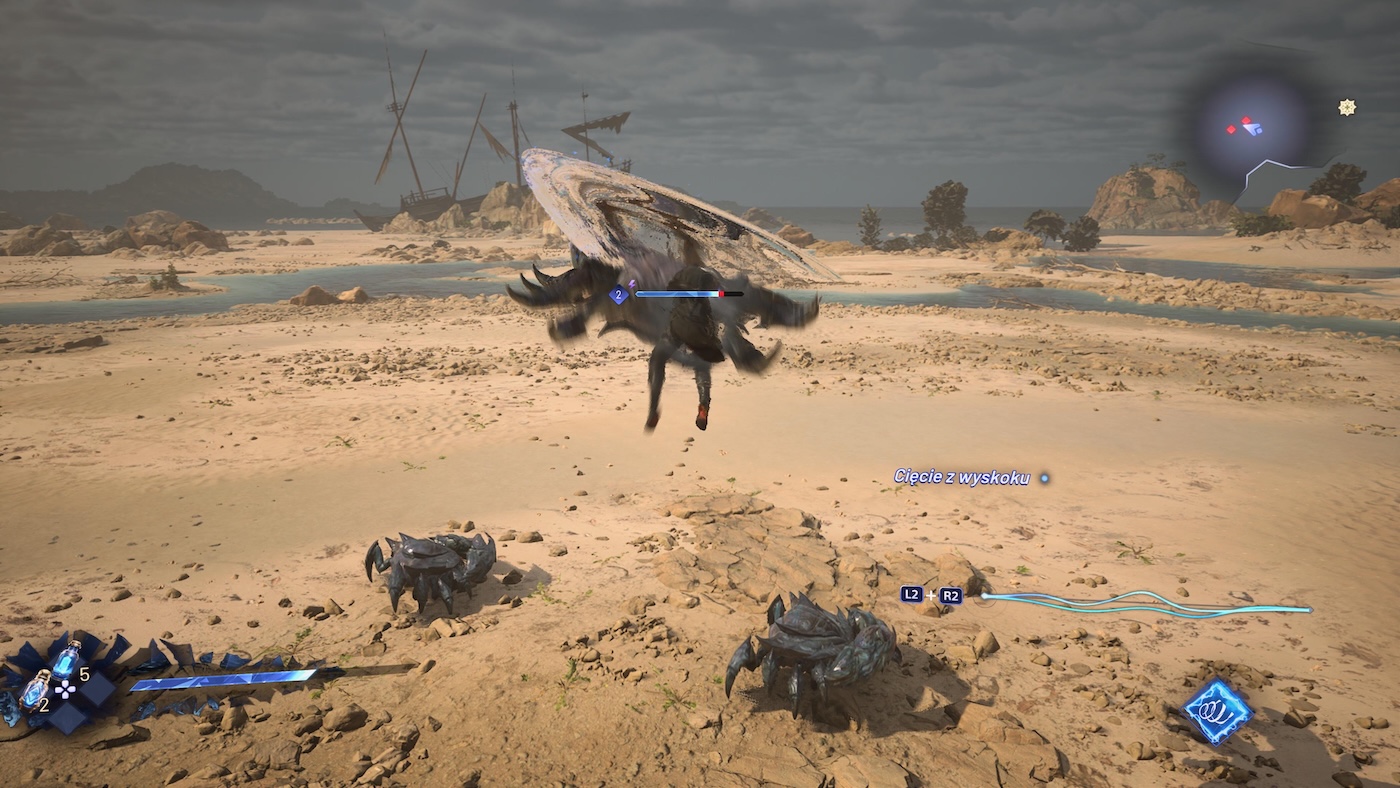Activate the blue spiral ability icon
Image resolution: width=1400 pixels, height=788 pixels.
pyautogui.click(x=1218, y=711)
